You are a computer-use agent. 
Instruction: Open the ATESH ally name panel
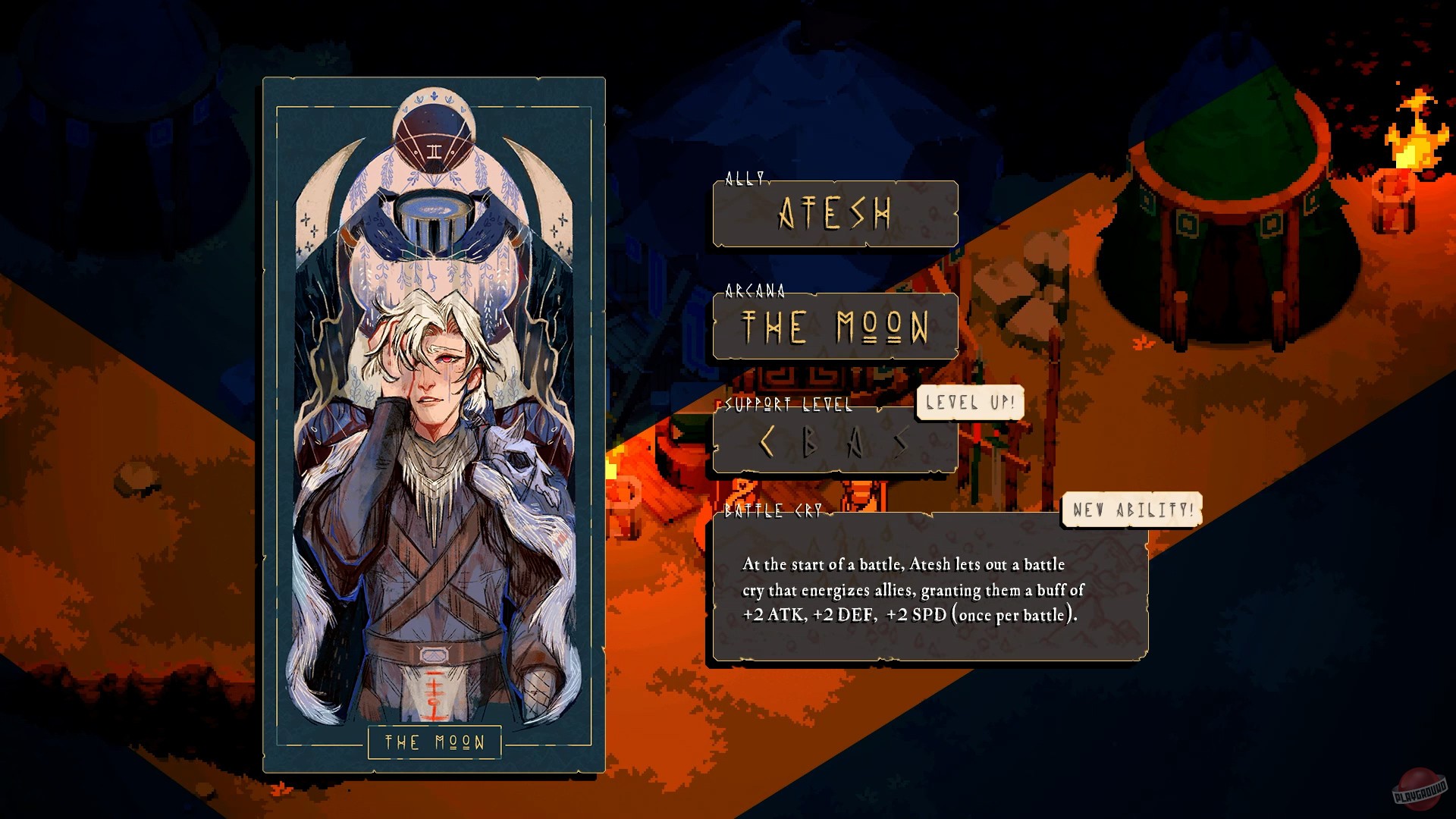(x=834, y=215)
